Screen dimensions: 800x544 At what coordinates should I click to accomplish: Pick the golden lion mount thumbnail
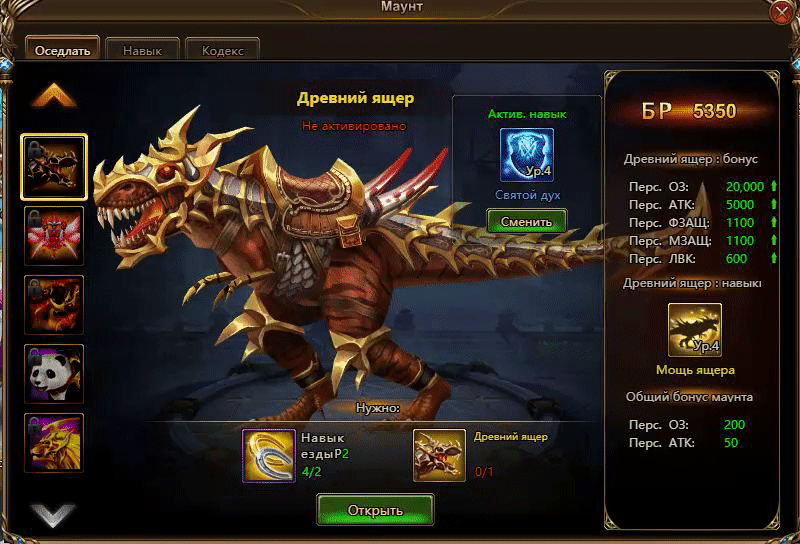pos(54,442)
